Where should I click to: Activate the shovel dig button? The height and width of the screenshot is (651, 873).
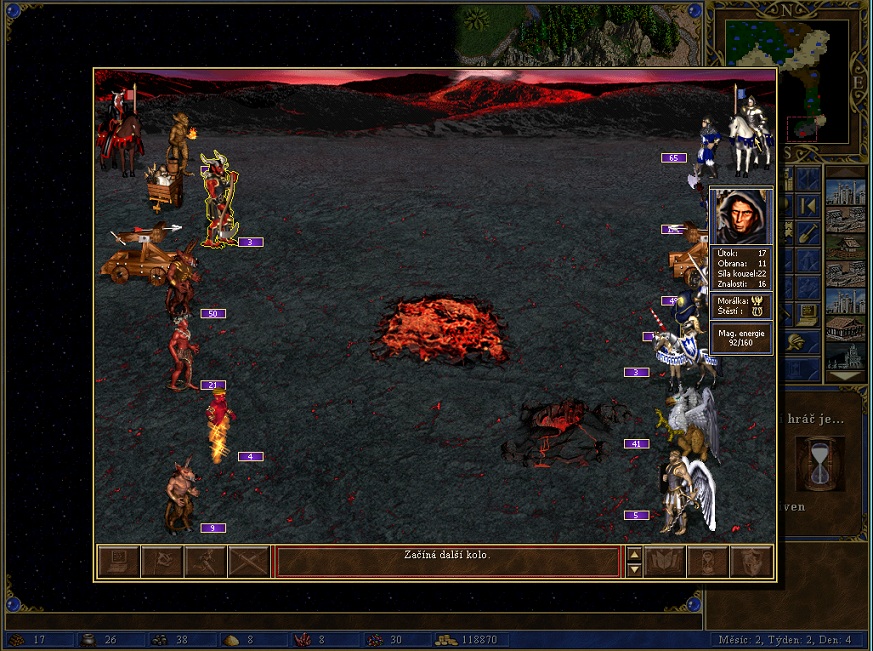[806, 234]
